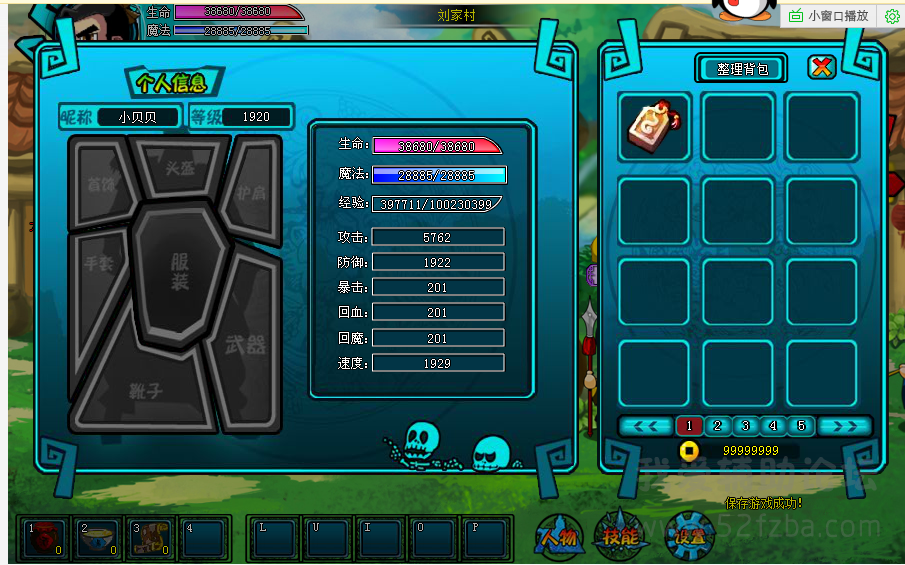Open the 技能 skills menu
905x565 pixels.
point(620,537)
